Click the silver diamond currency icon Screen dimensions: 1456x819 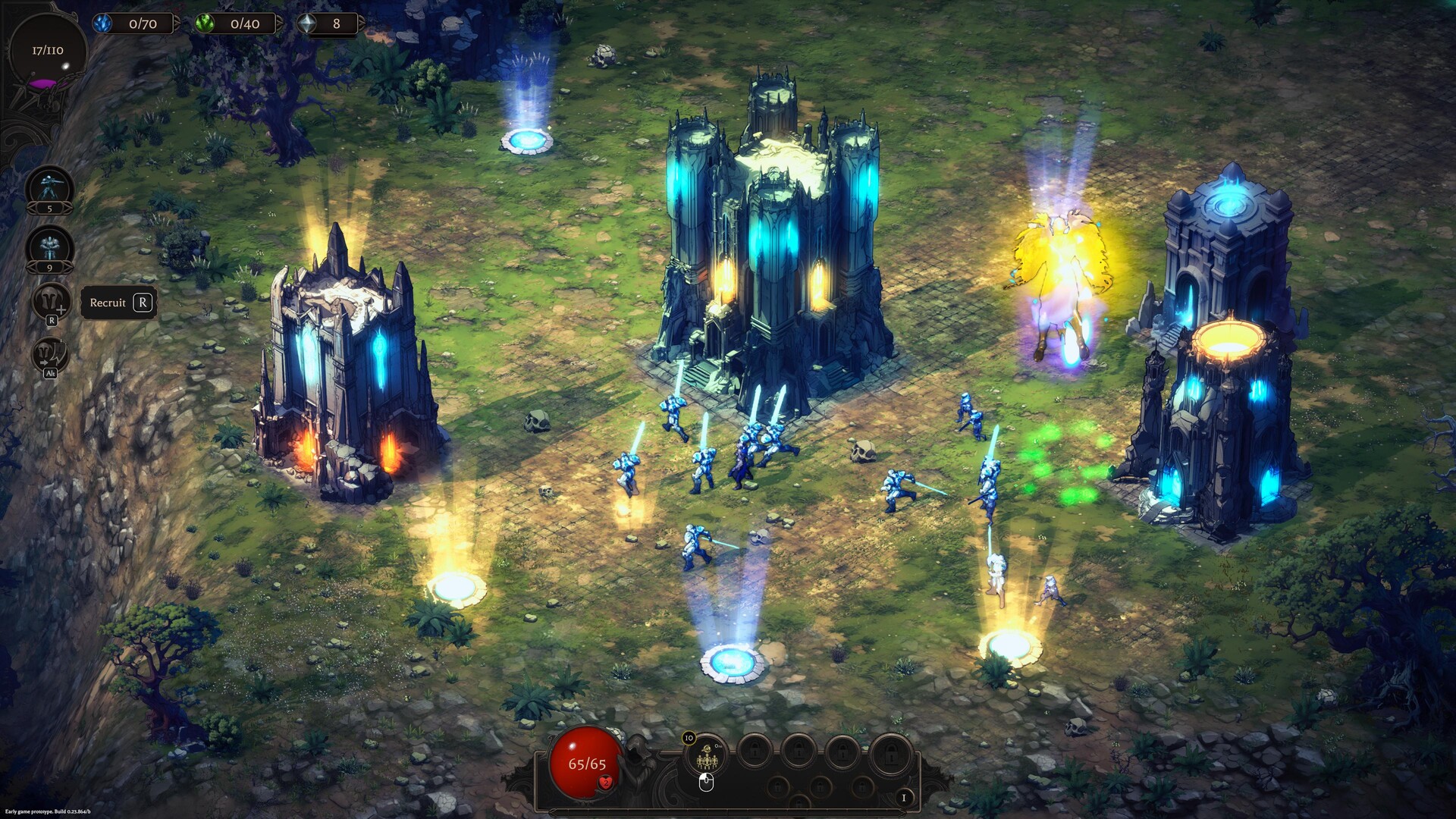coord(308,24)
